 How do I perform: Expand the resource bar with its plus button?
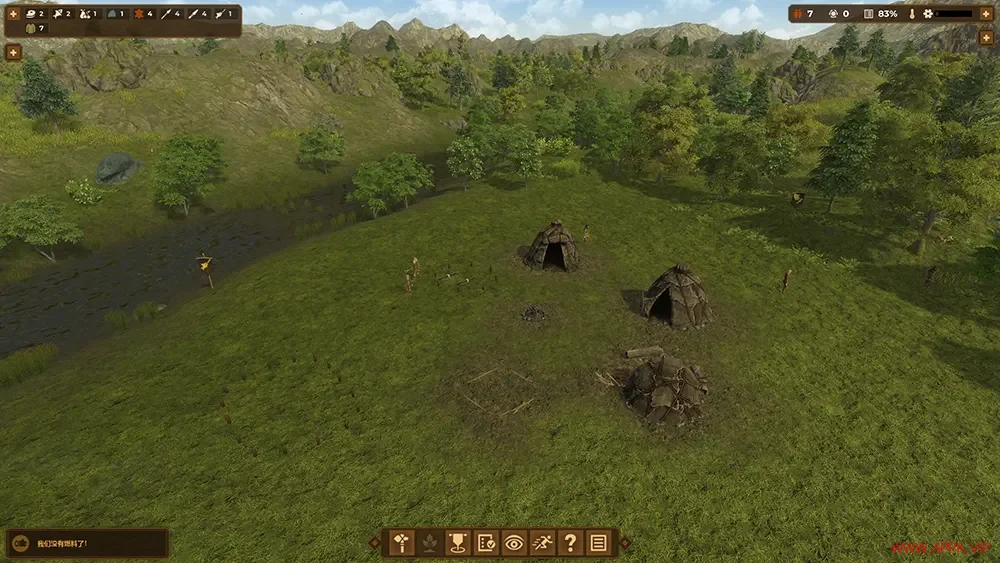coord(14,14)
